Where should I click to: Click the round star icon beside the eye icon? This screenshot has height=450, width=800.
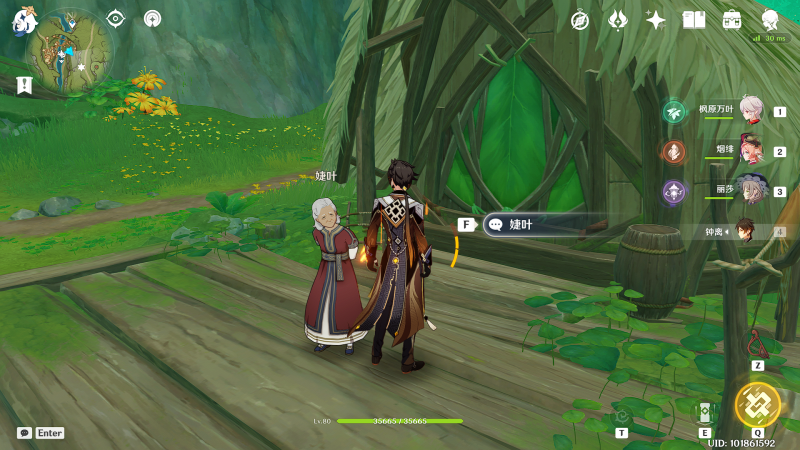[152, 18]
